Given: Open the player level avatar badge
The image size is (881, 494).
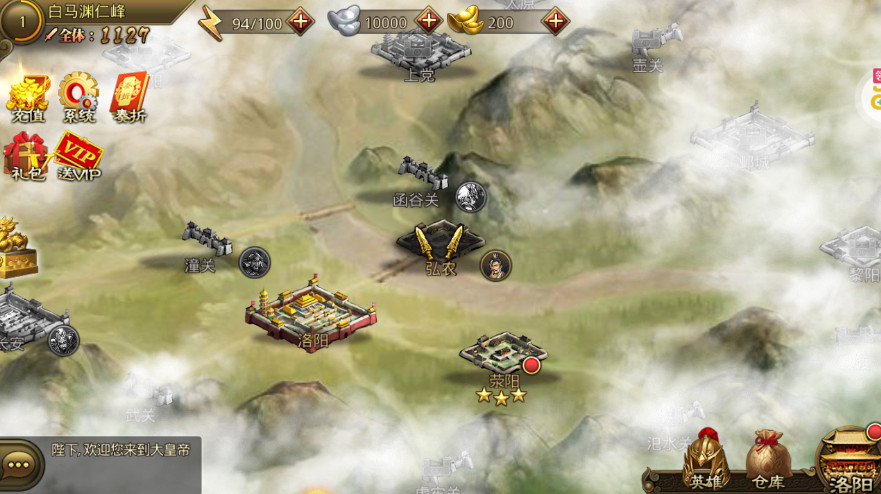Looking at the screenshot, I should [x=18, y=19].
